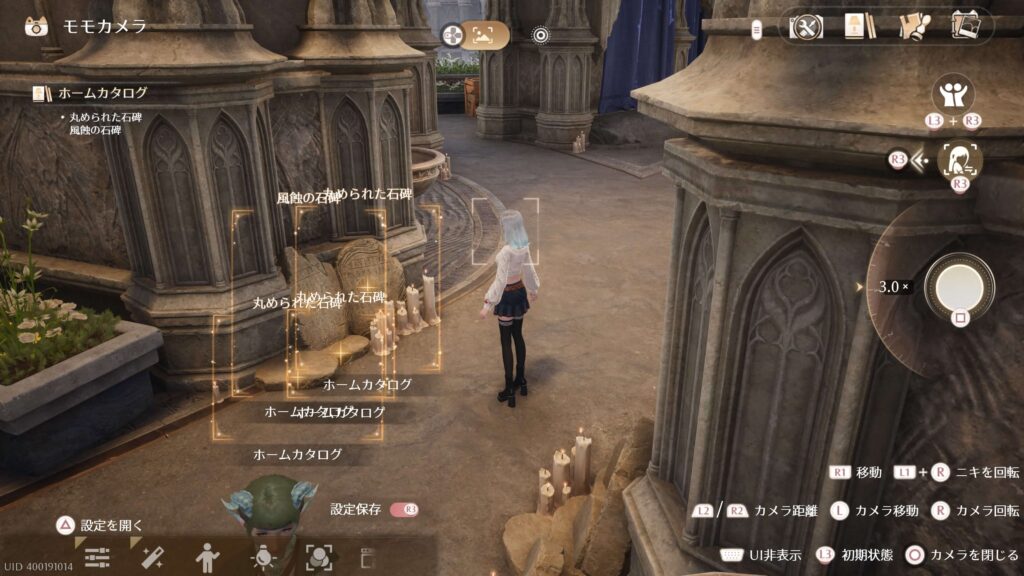
Task: Click the white camera shutter button
Action: coord(959,286)
